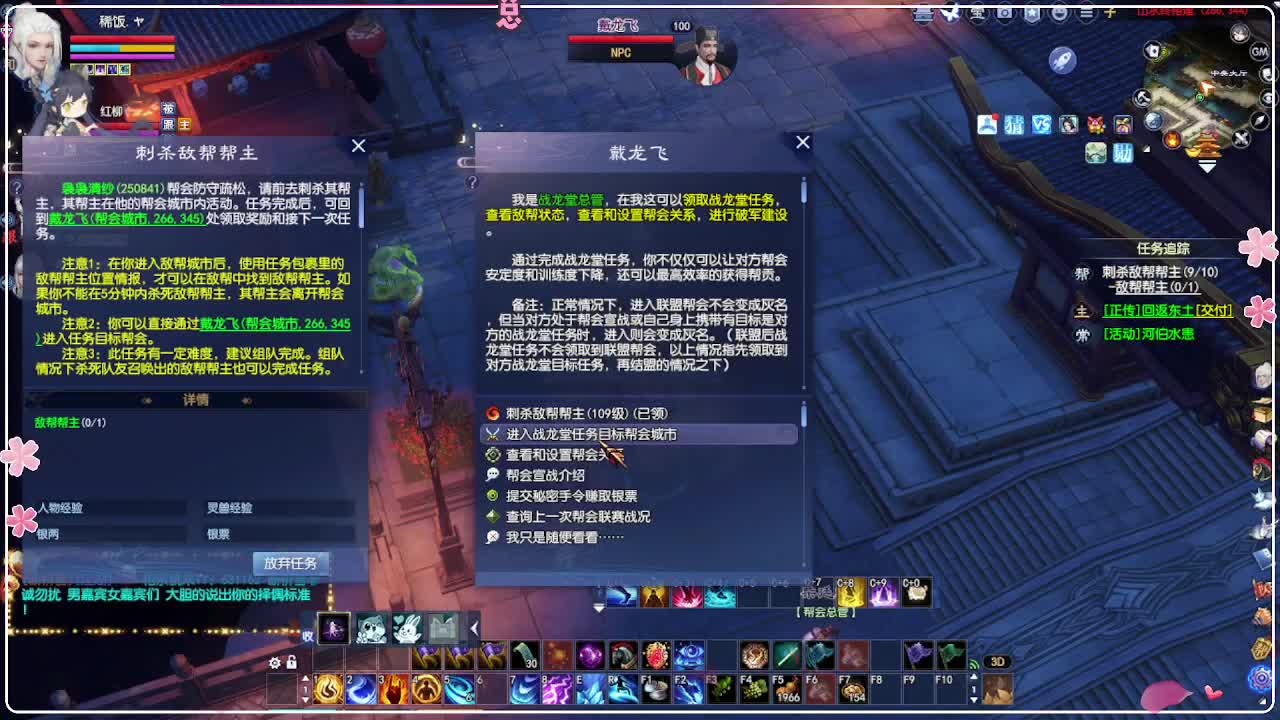Click the lock toggle near the bottom toolbar
Viewport: 1280px width, 720px height.
(290, 662)
